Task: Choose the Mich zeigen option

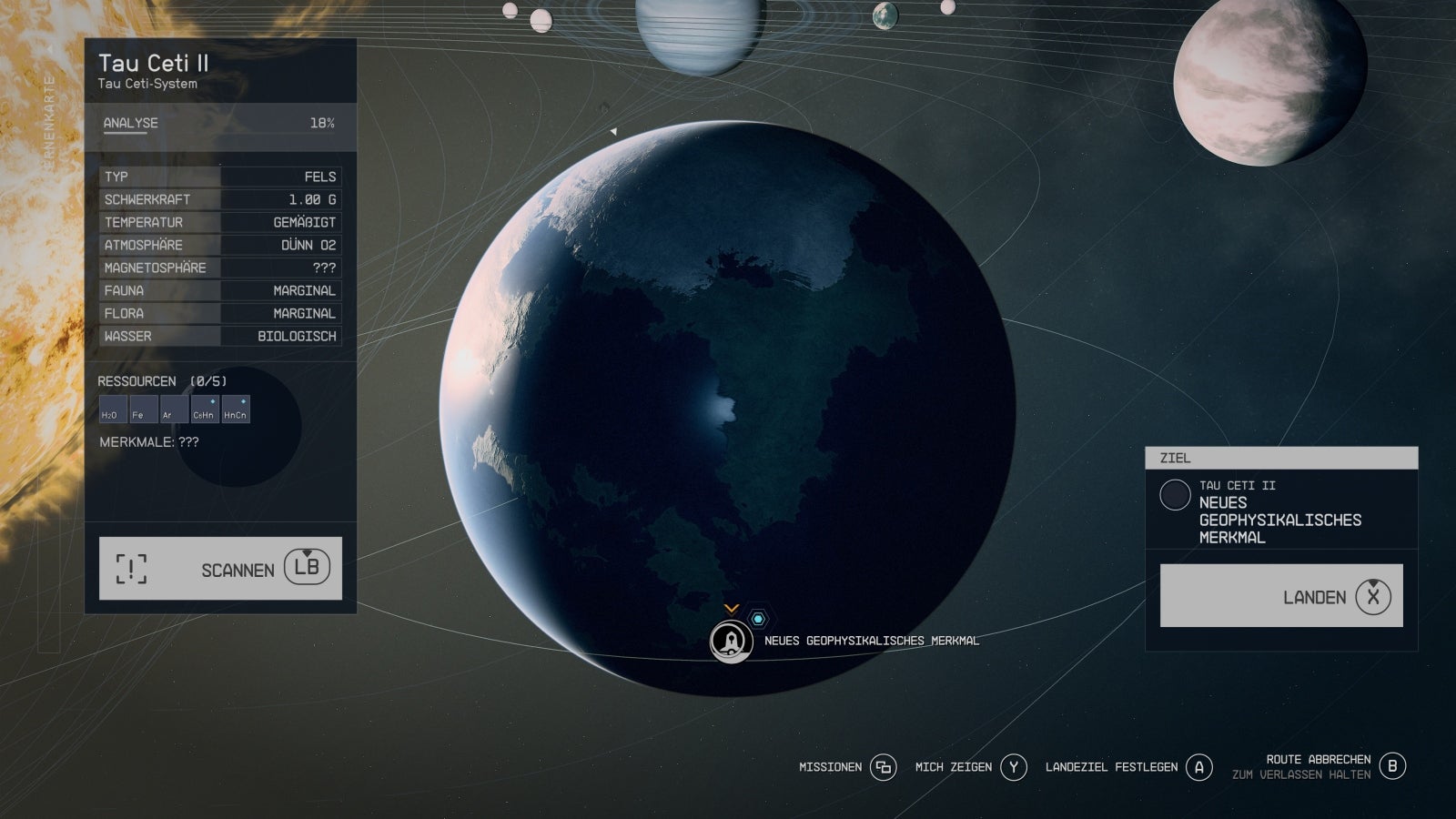Action: [x=971, y=767]
